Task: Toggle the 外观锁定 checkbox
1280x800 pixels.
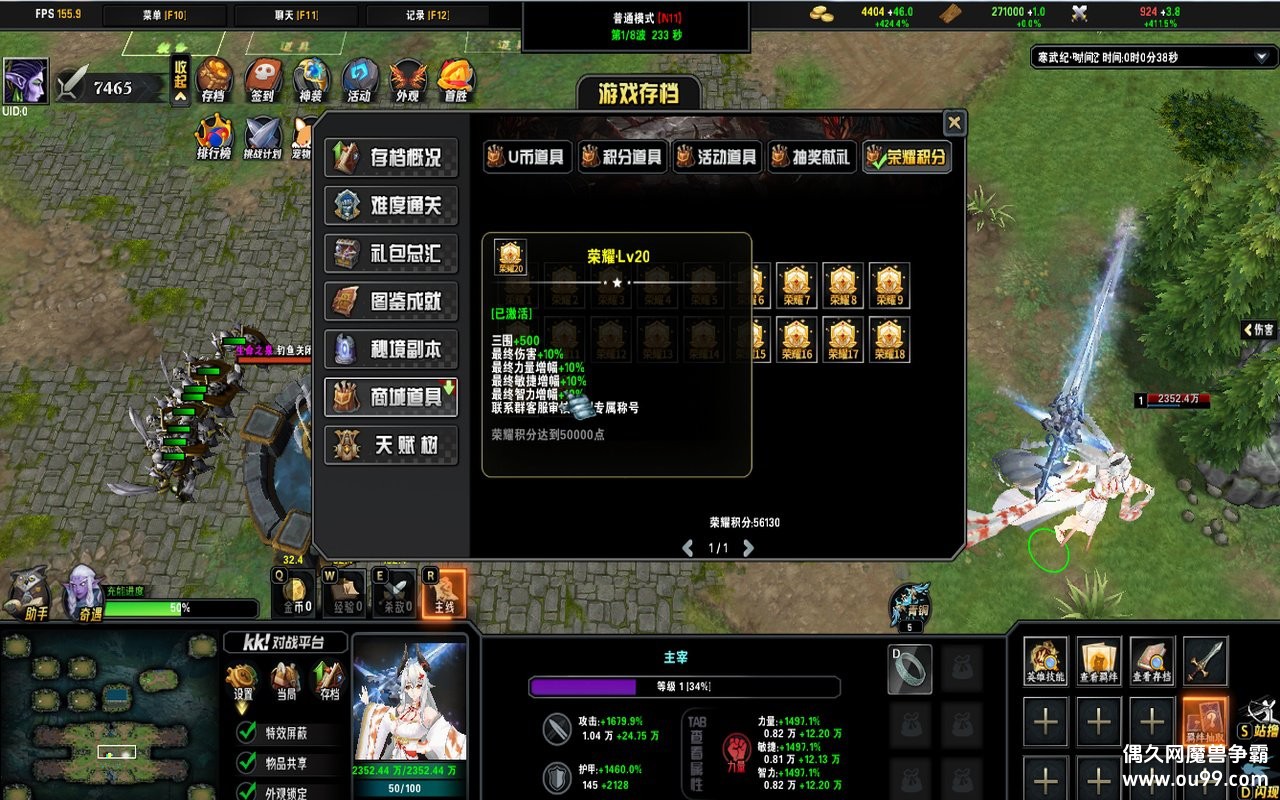Action: 244,790
